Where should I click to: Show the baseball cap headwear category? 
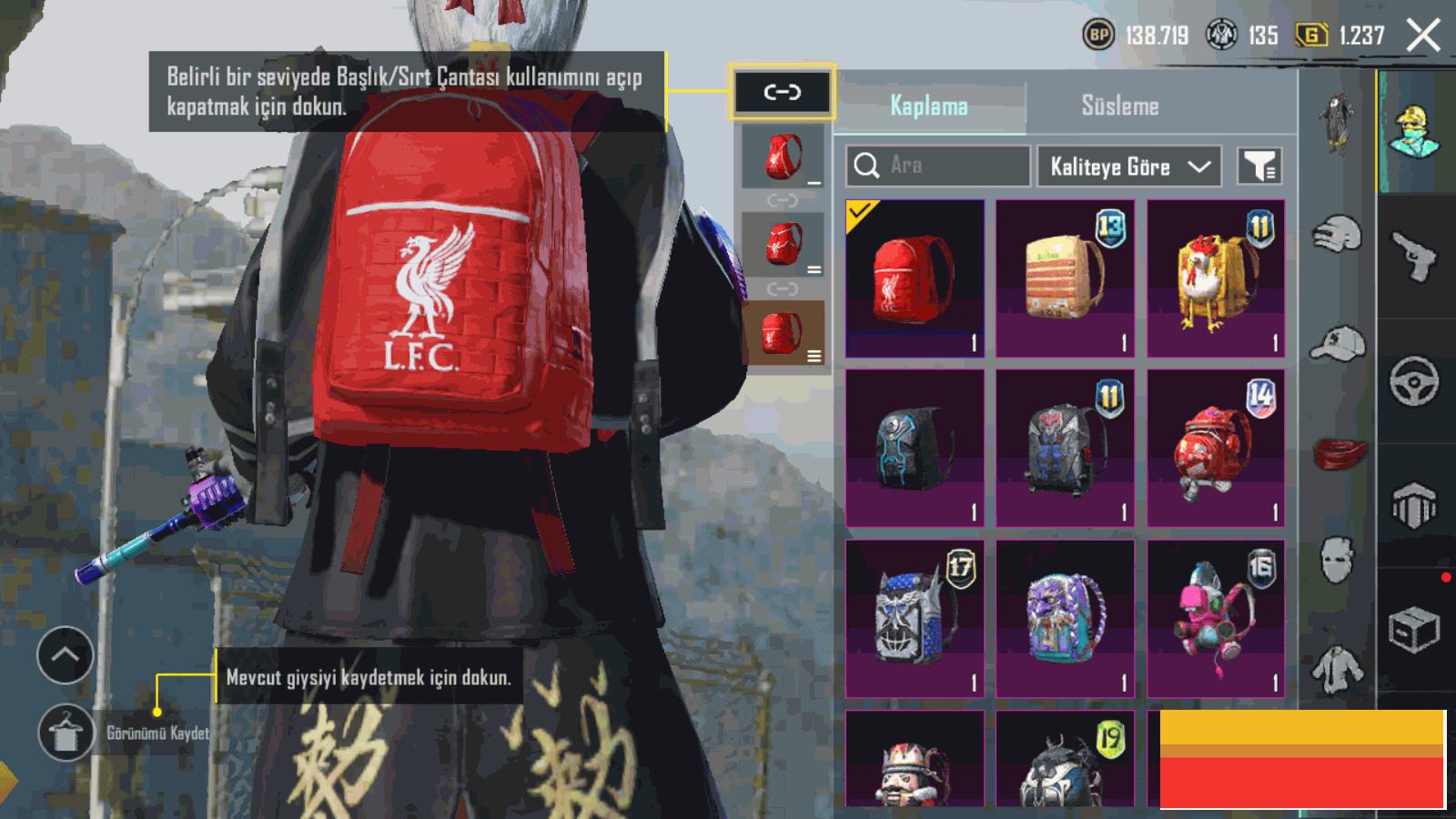[1339, 344]
